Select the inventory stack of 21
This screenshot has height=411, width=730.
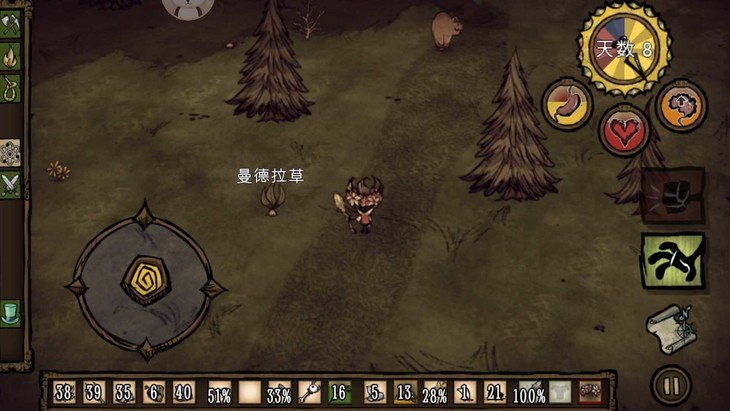pos(494,392)
